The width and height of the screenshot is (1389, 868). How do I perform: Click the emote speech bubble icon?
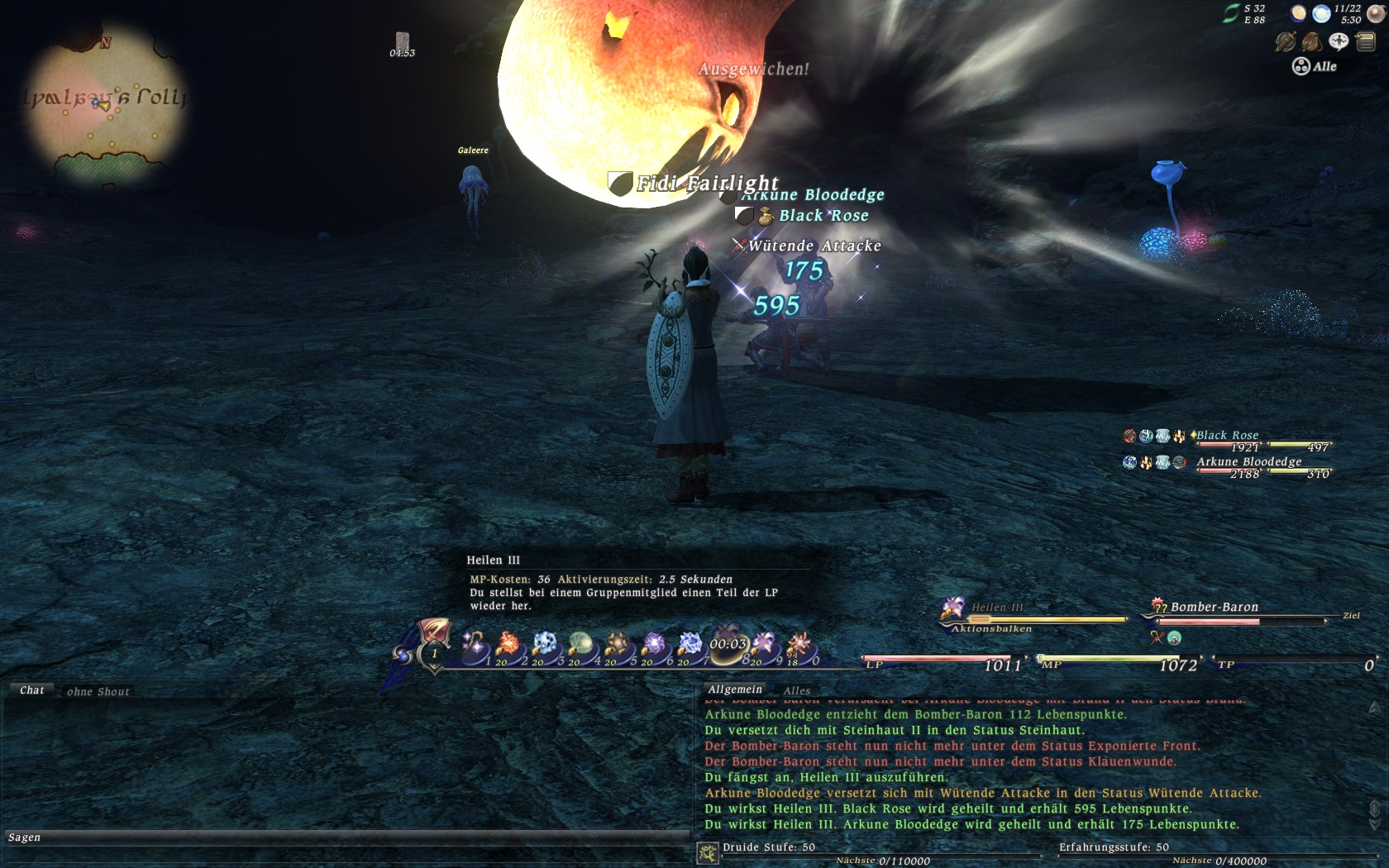(x=1339, y=41)
